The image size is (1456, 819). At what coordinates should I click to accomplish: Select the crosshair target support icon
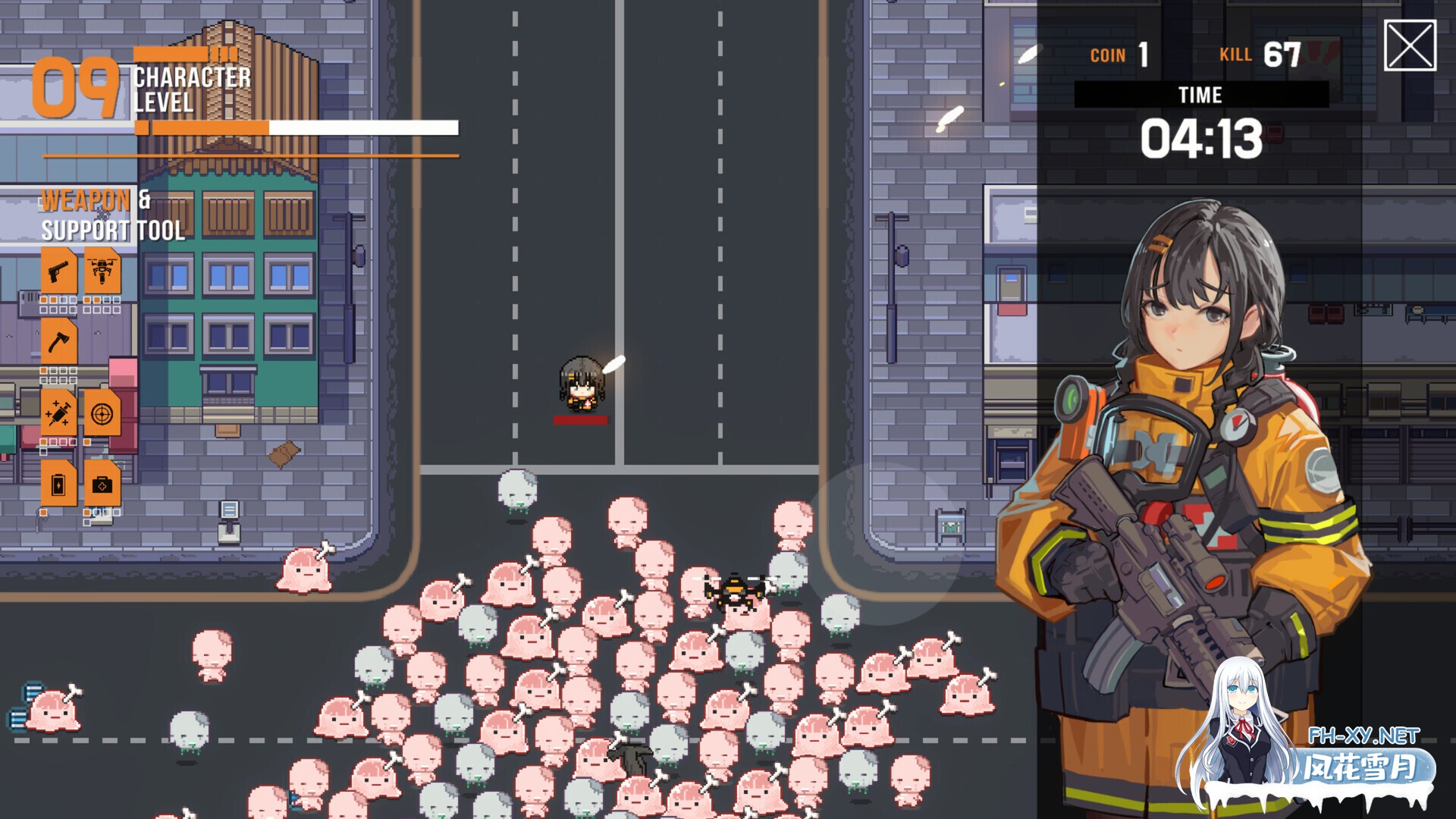pyautogui.click(x=102, y=413)
